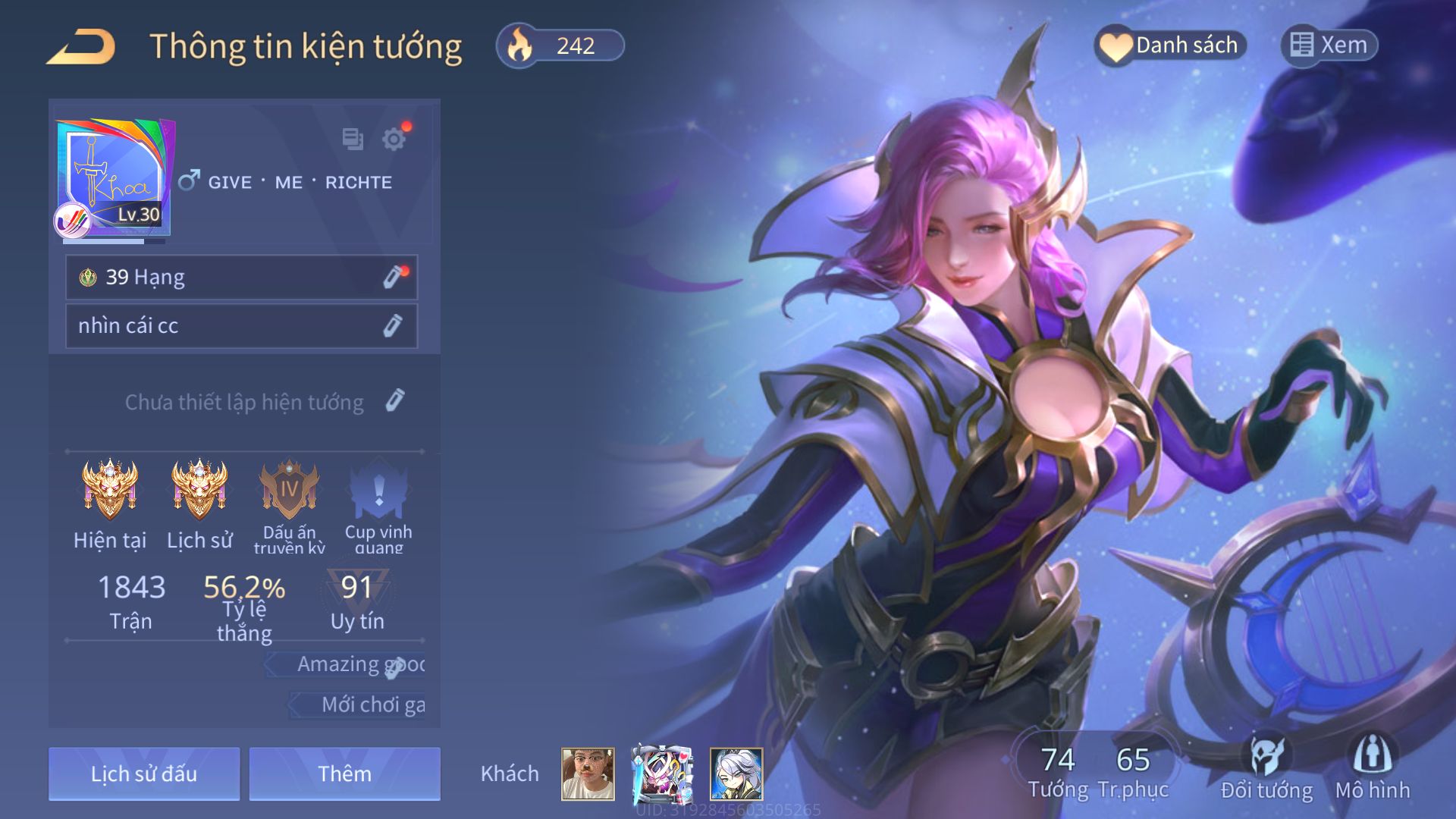This screenshot has width=1456, height=819.
Task: Open the card icon beside the gear
Action: pos(353,139)
